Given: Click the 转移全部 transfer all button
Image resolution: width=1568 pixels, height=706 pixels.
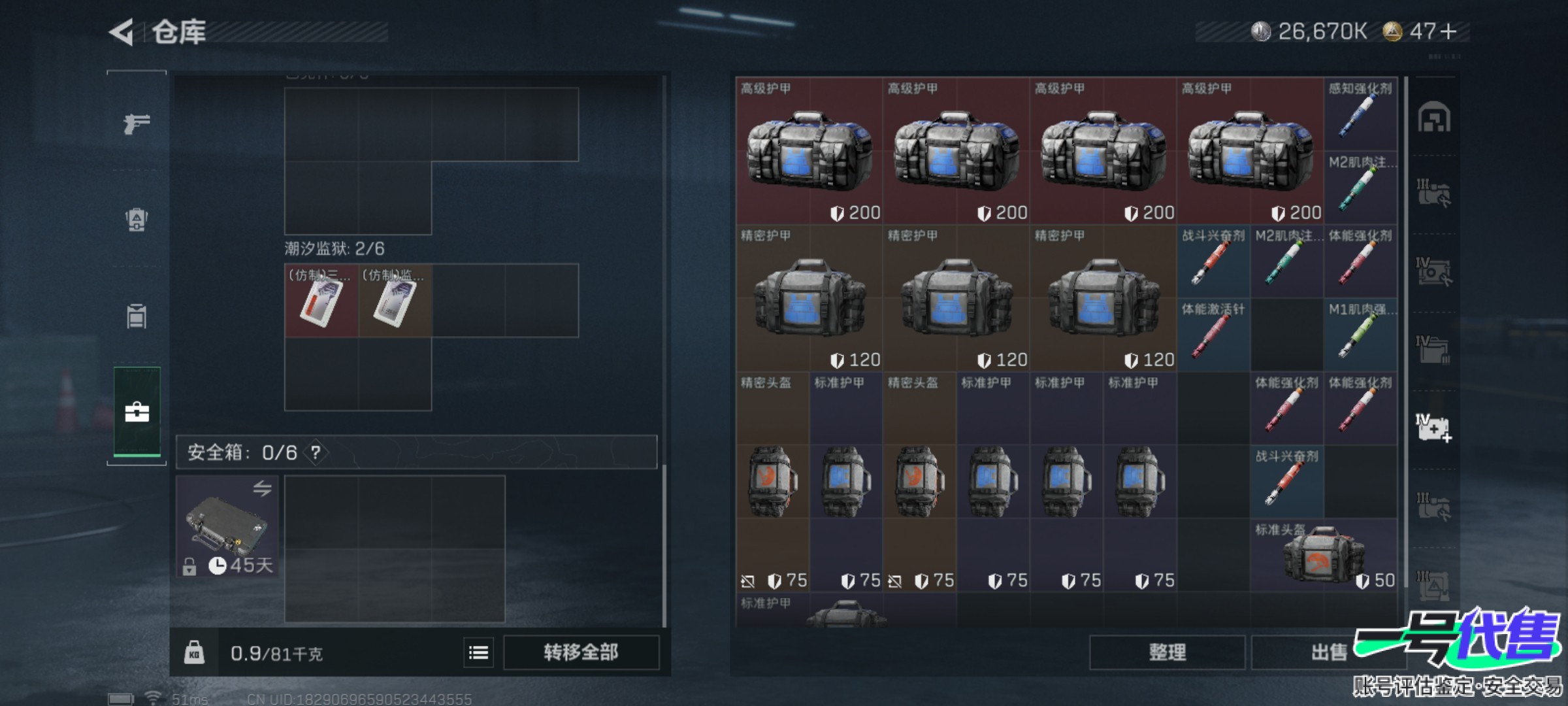Looking at the screenshot, I should coord(581,652).
